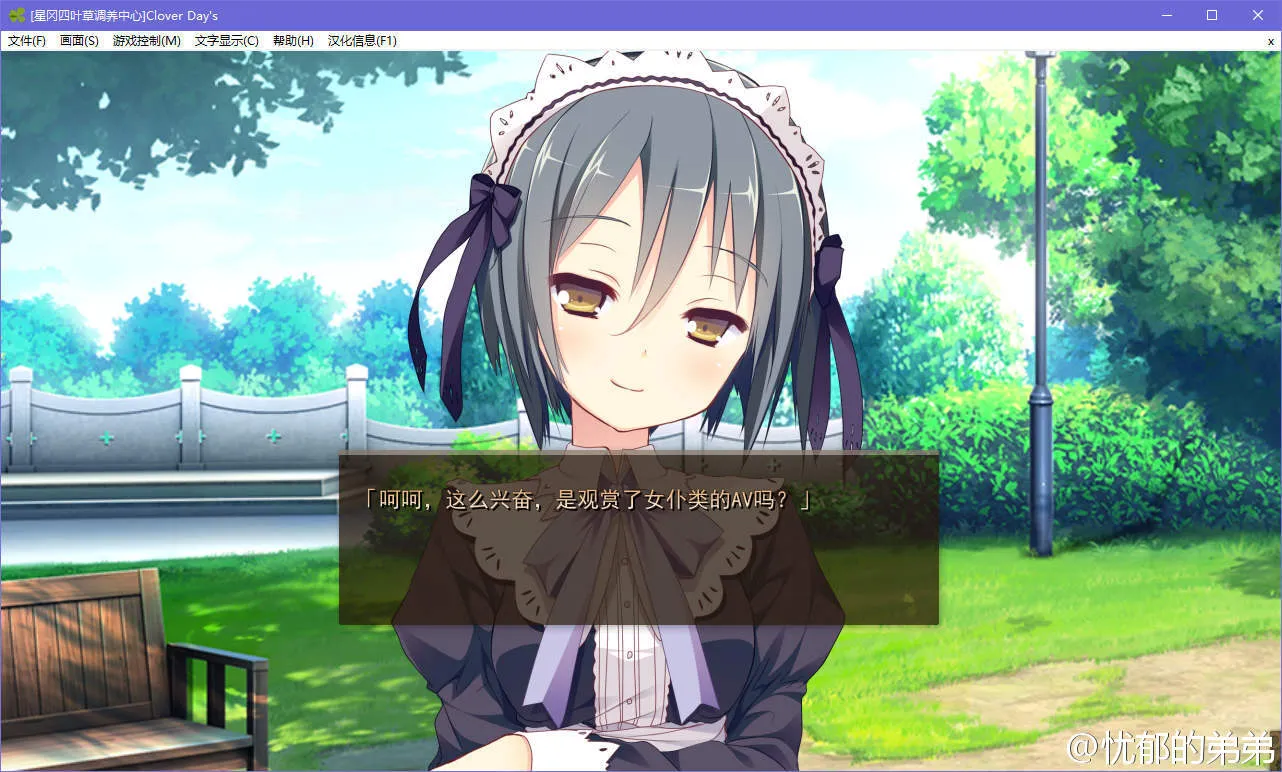
Task: Open the 画面(S) menu
Action: (79, 41)
